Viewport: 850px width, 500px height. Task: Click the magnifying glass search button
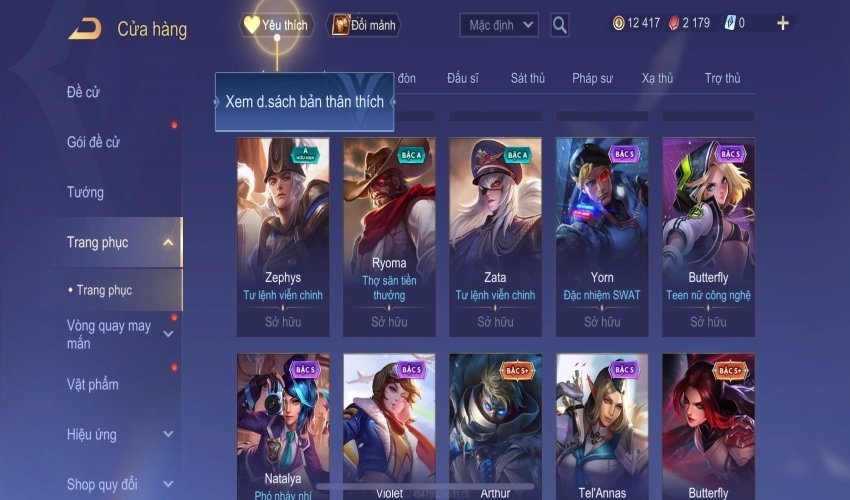click(x=560, y=24)
